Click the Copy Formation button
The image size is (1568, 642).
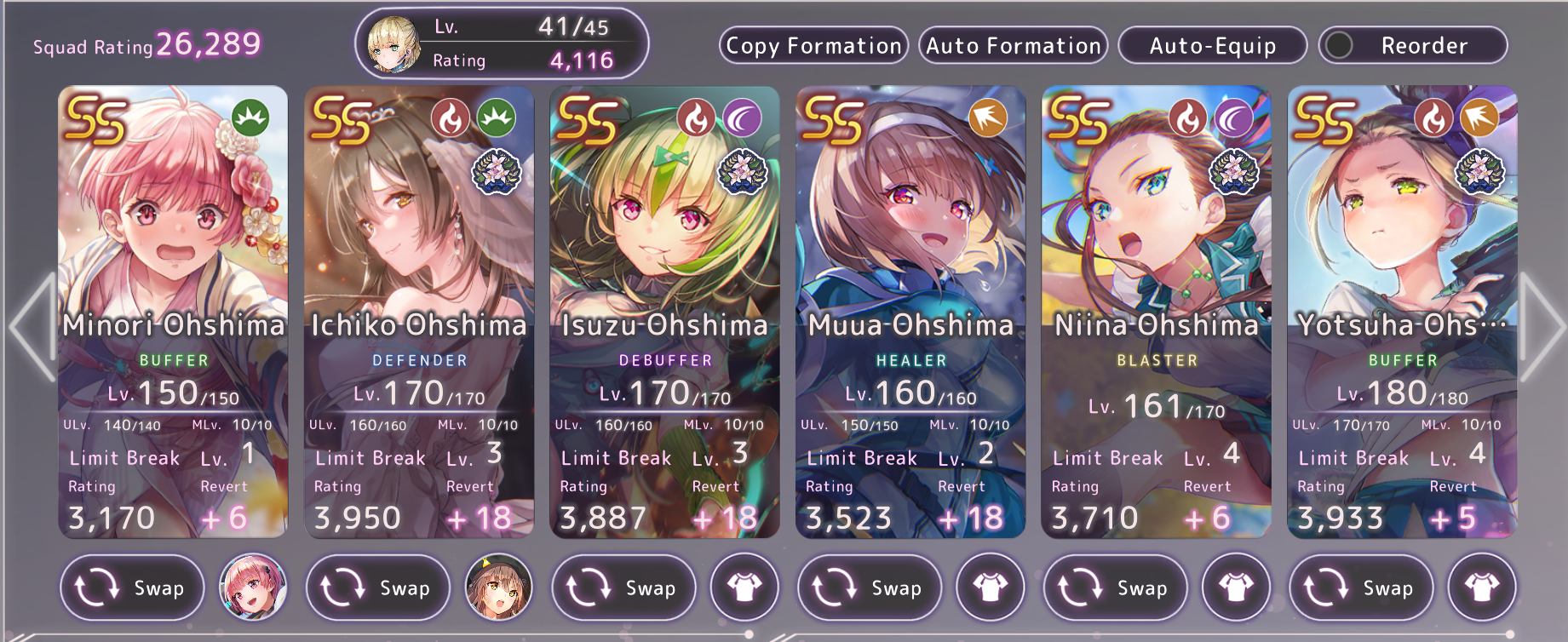tap(813, 46)
